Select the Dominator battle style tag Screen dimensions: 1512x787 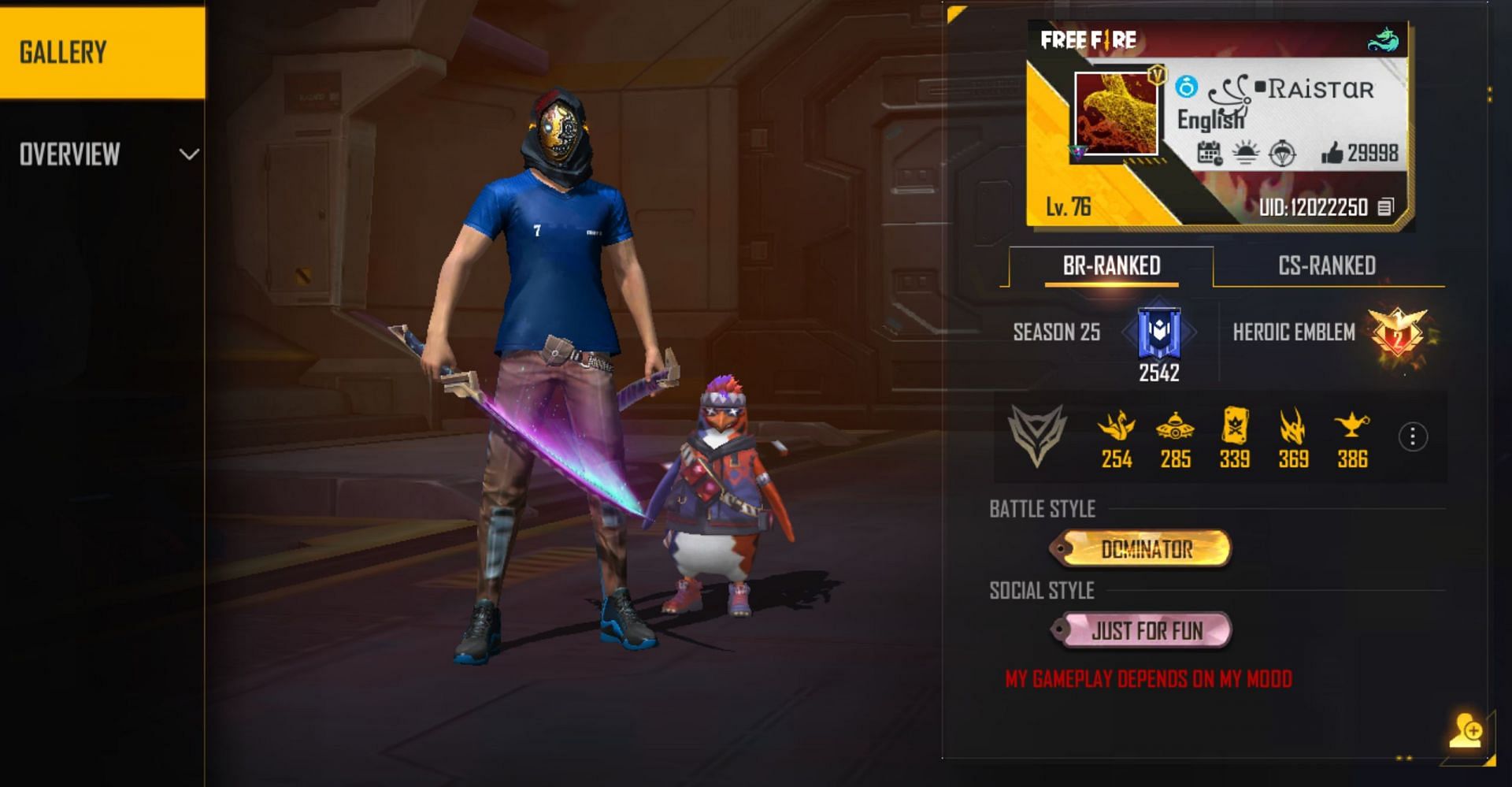[1145, 549]
